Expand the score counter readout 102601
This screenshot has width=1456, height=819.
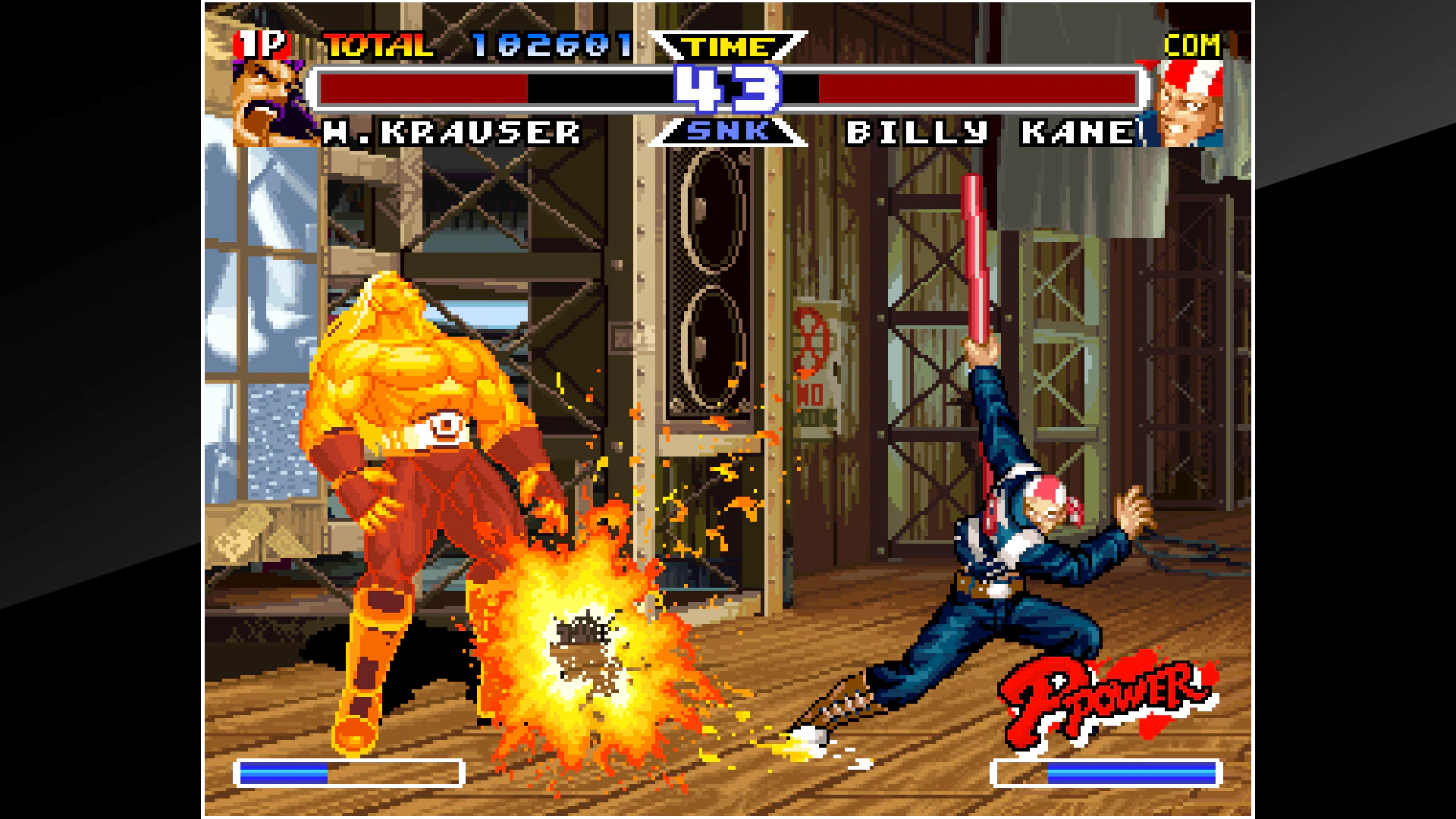point(550,45)
